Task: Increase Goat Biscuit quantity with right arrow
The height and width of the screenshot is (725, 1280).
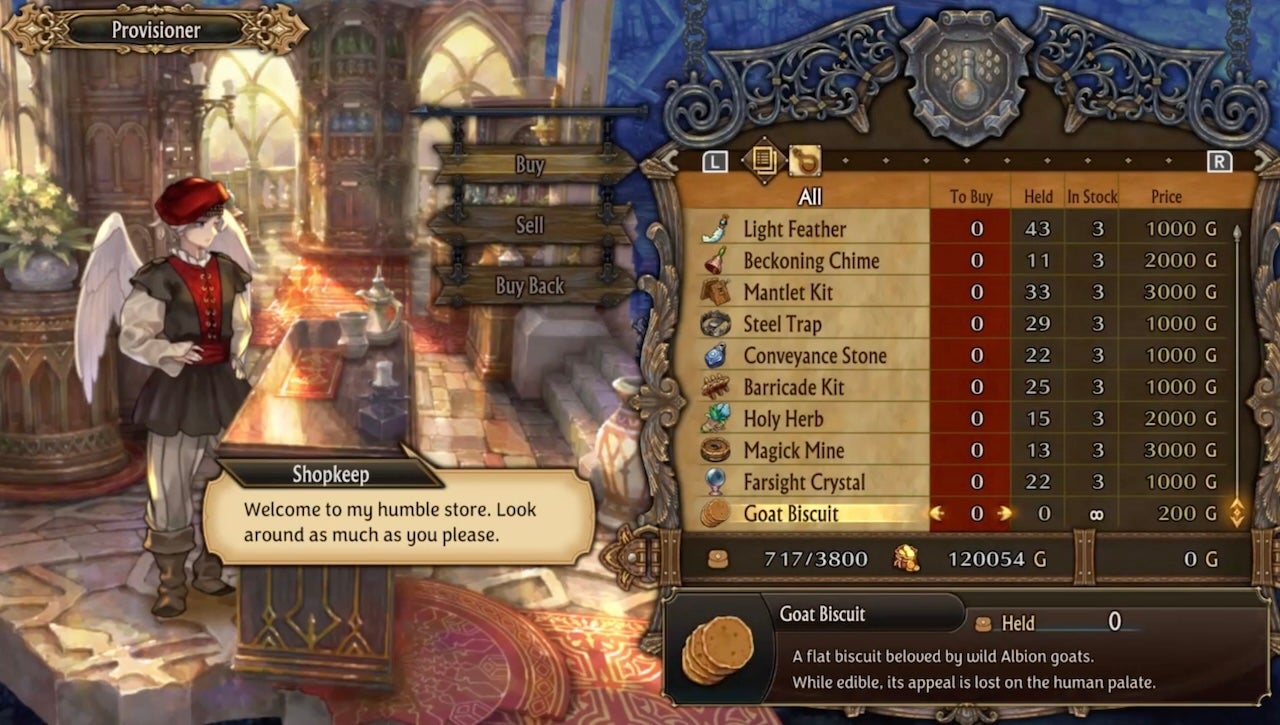Action: click(x=1004, y=514)
